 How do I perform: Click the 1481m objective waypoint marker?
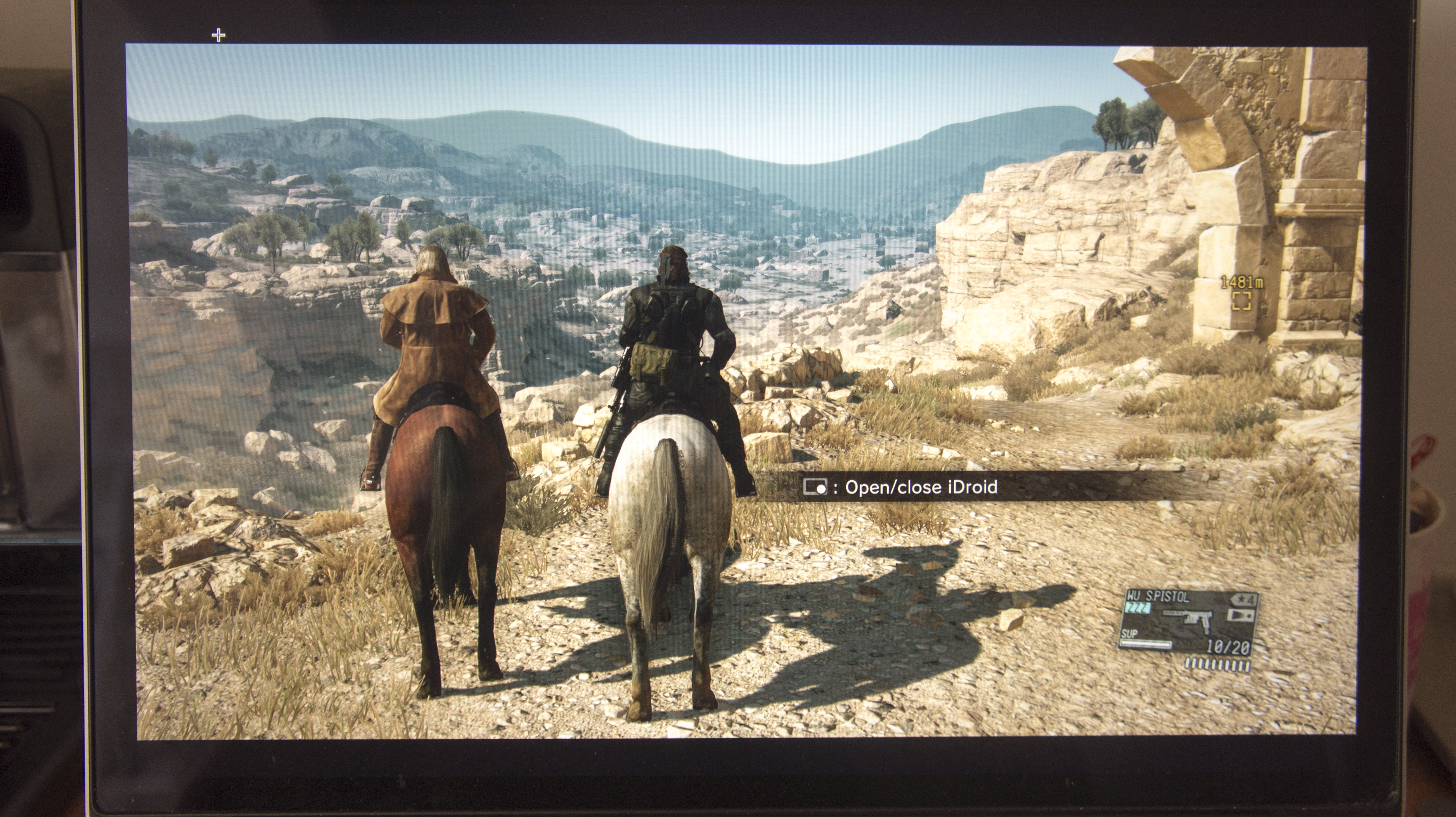(x=1242, y=300)
